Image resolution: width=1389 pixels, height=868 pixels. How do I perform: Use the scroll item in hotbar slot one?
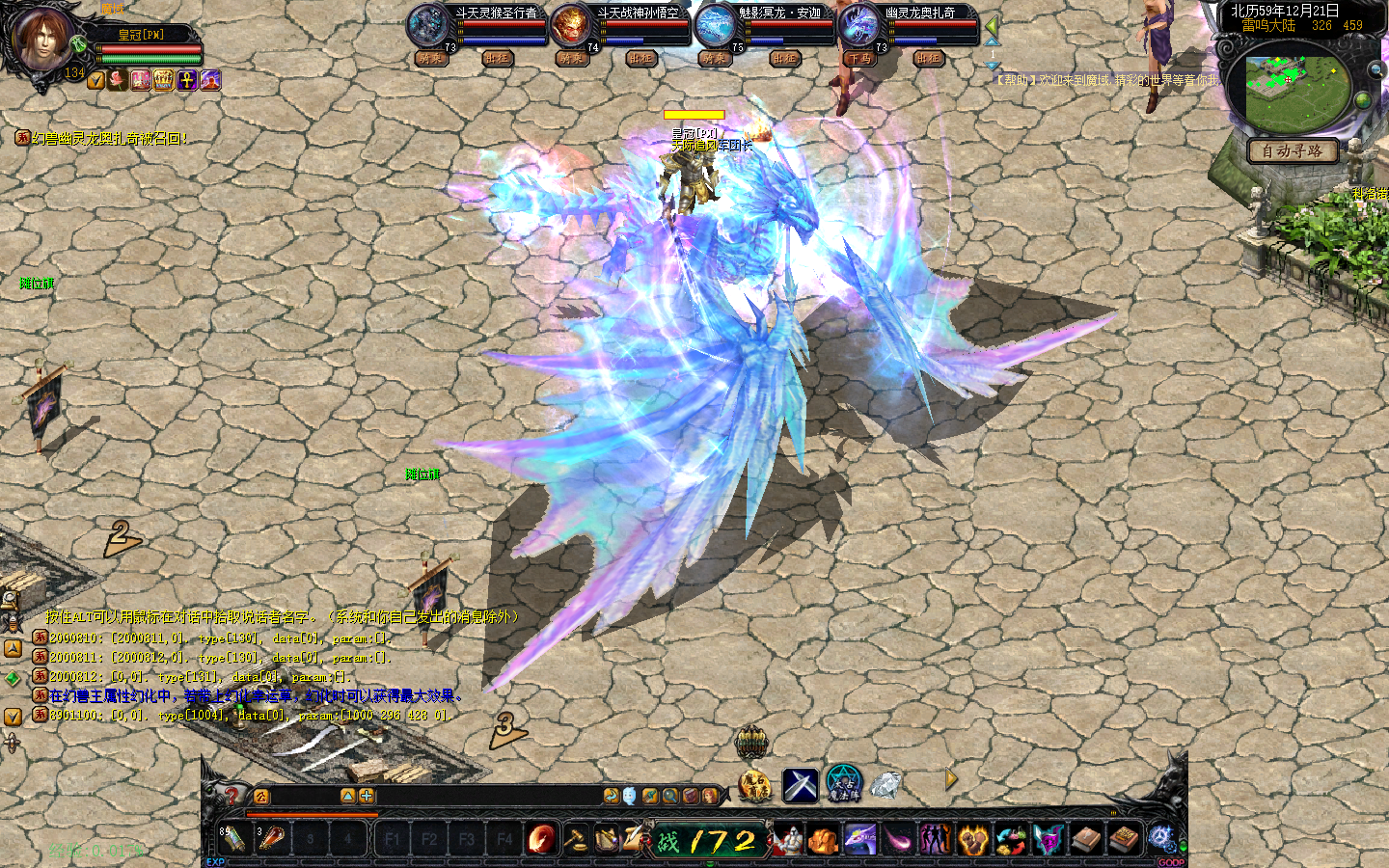coord(233,839)
